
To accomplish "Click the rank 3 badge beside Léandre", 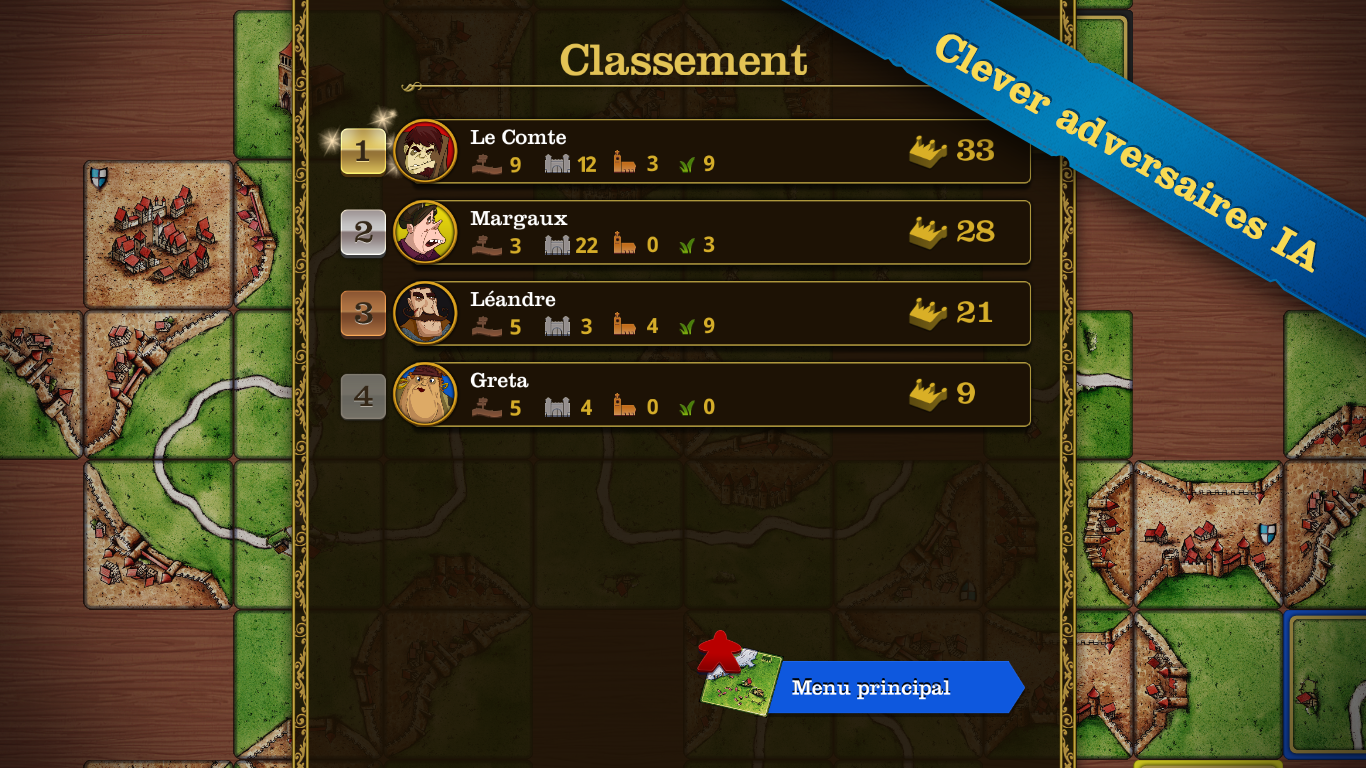I will point(362,313).
